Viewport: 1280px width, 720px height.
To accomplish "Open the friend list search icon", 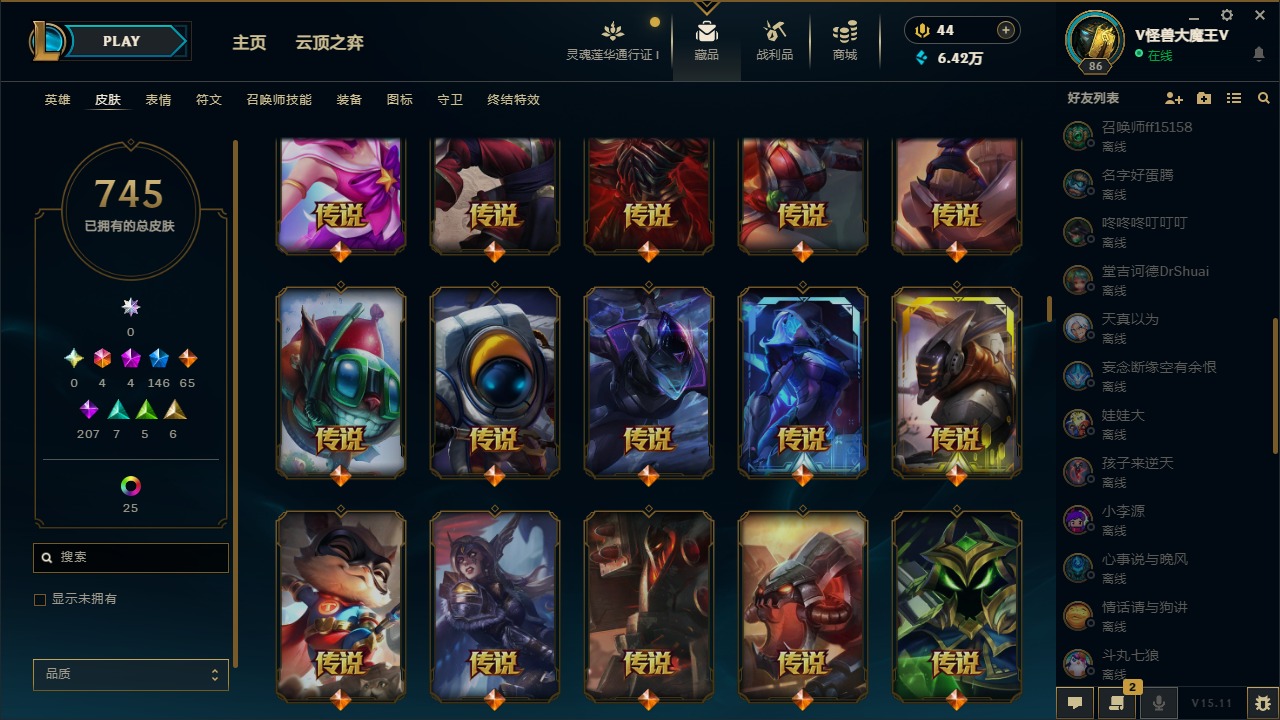I will coord(1264,97).
